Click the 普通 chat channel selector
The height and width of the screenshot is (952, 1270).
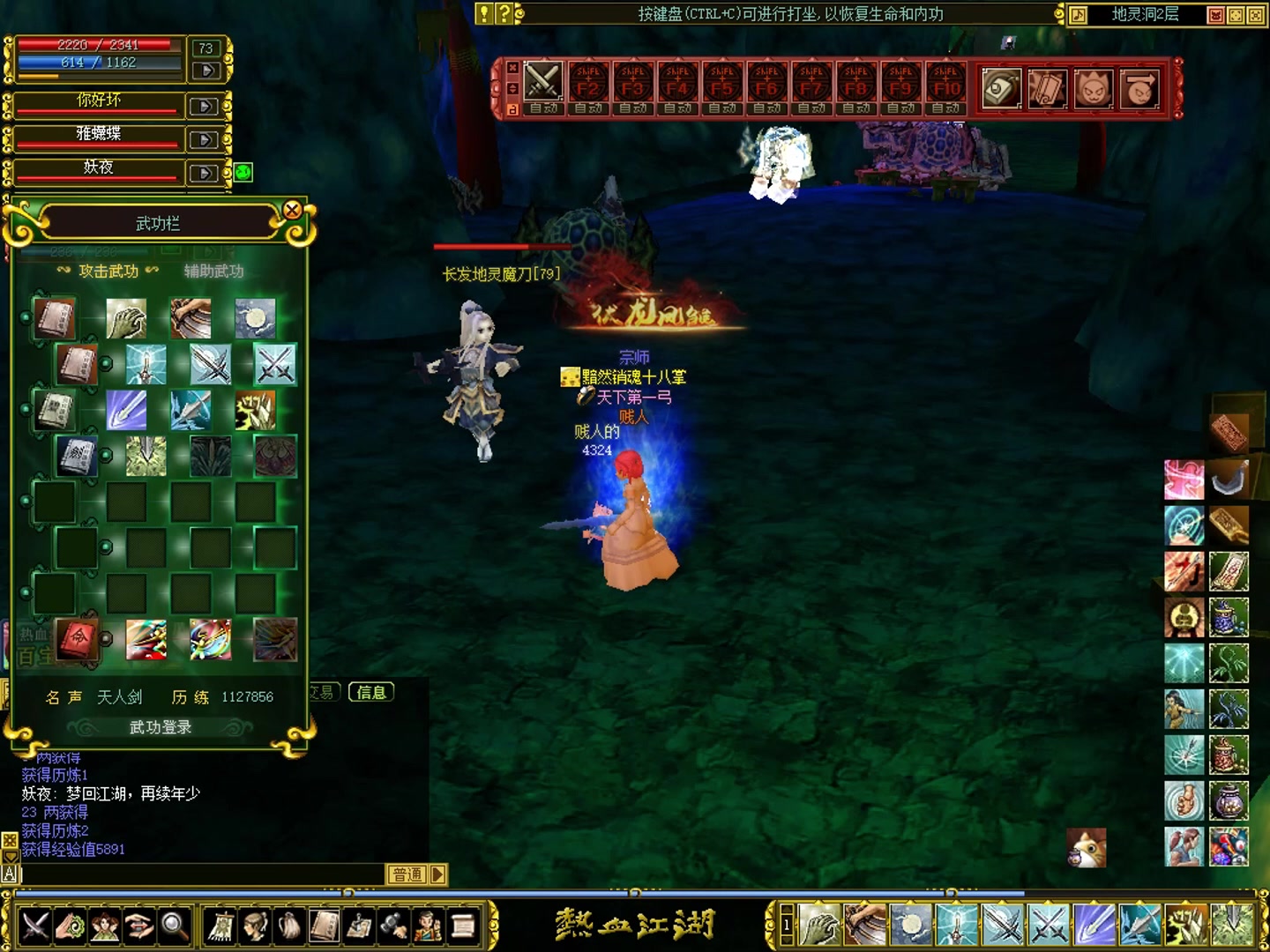(407, 874)
